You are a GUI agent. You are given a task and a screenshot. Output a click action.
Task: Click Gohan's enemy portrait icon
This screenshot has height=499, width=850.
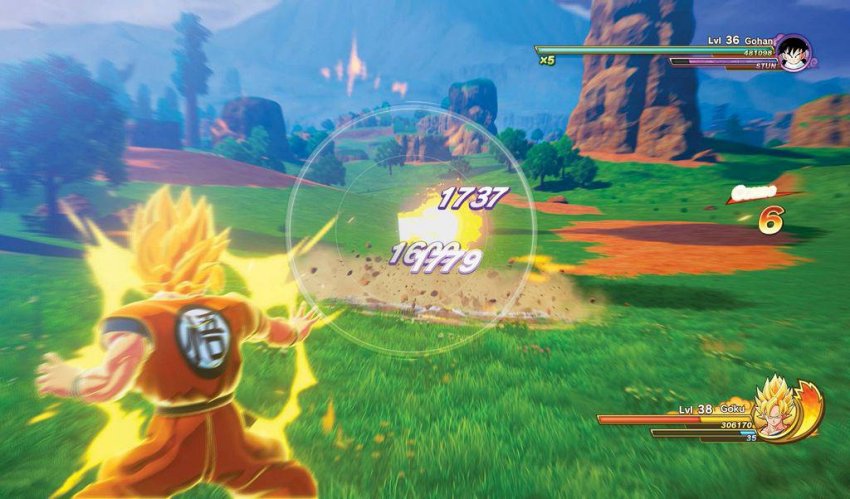point(794,53)
